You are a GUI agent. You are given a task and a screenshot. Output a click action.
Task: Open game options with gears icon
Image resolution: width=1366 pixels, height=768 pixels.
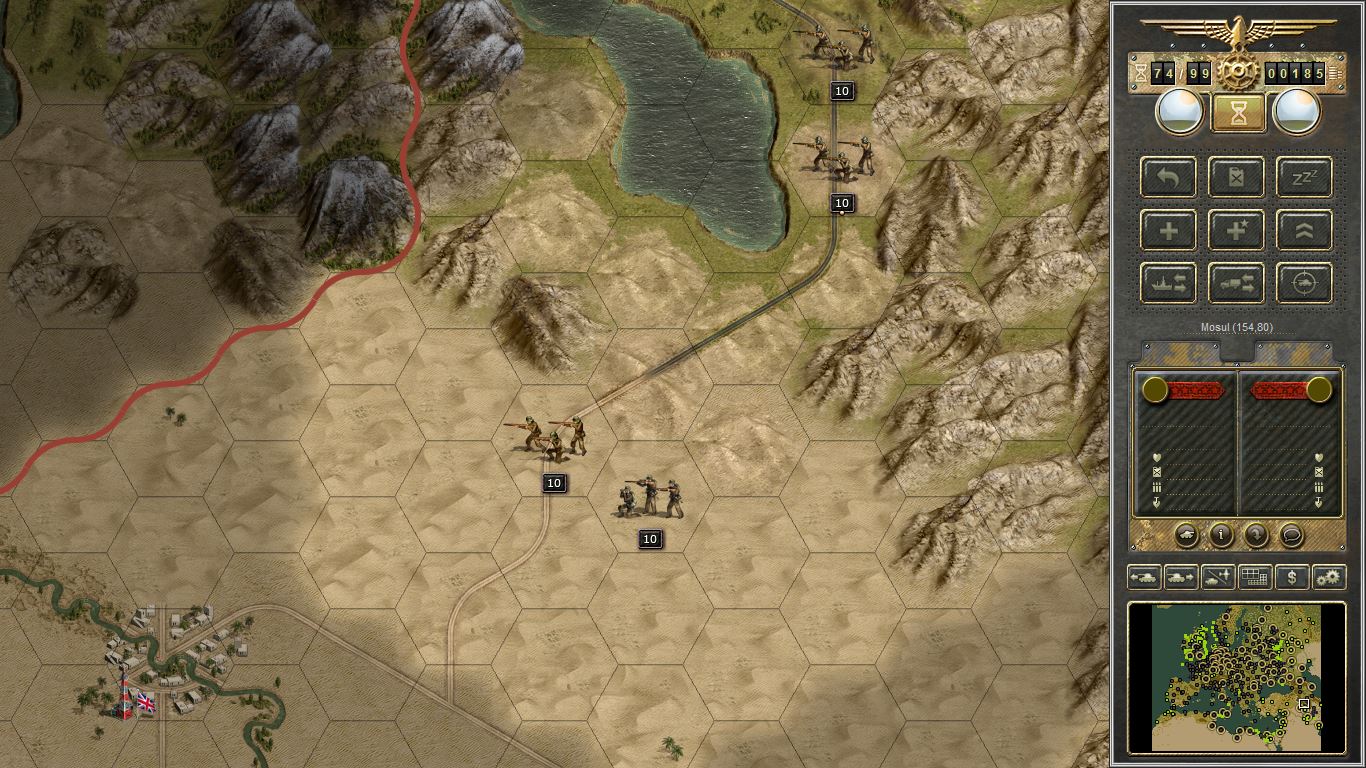[1328, 577]
